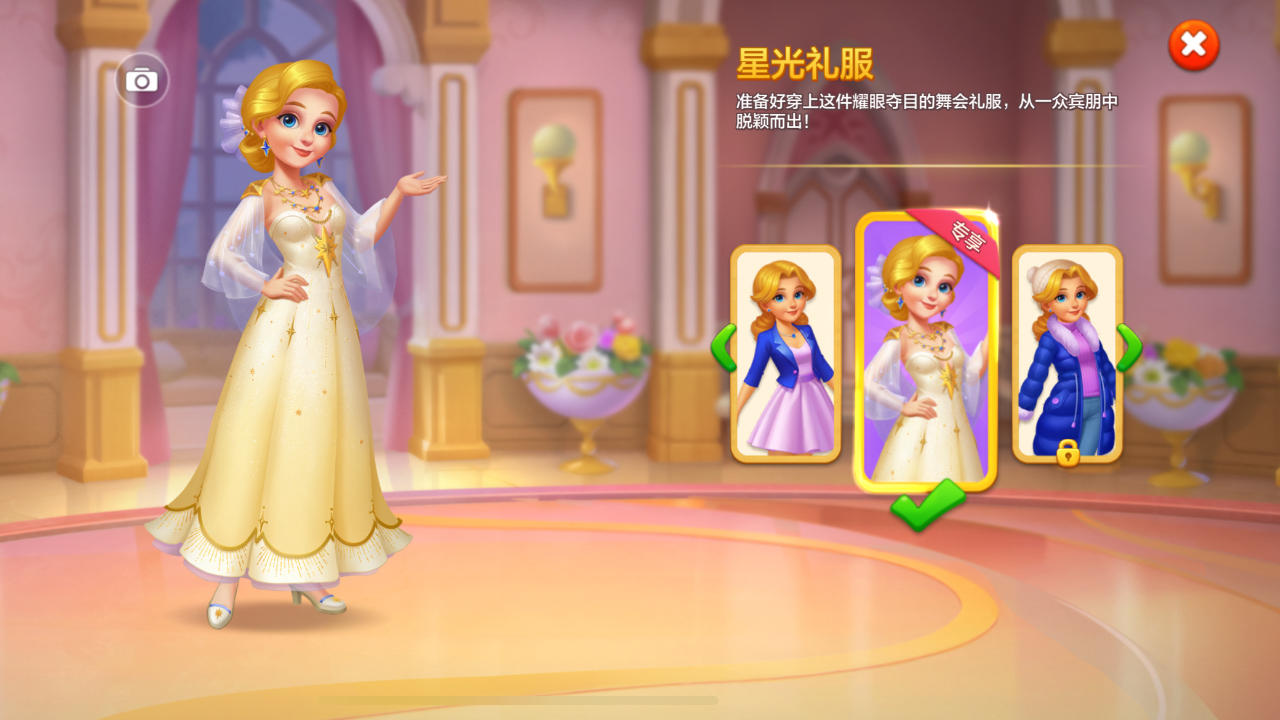Close the 星光礼服 outfit panel
Viewport: 1280px width, 720px height.
pyautogui.click(x=1194, y=44)
